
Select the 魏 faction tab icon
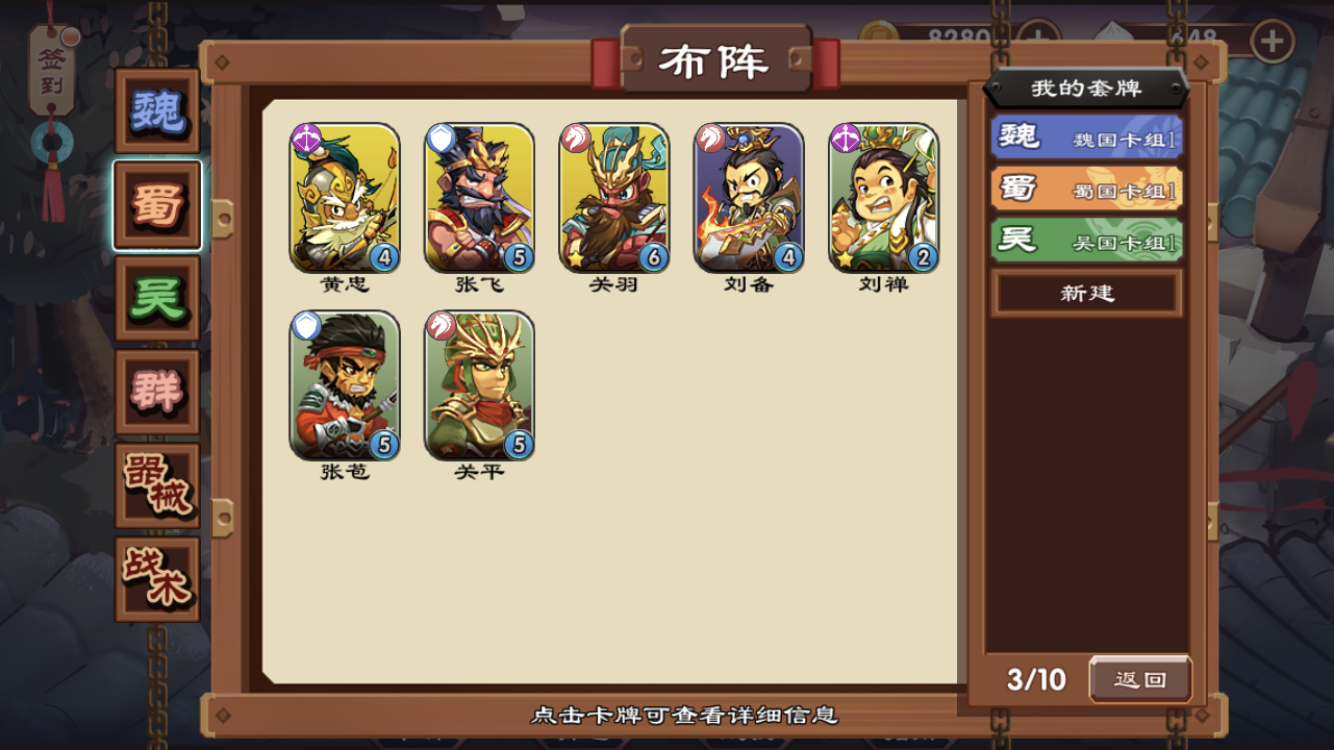coord(156,115)
